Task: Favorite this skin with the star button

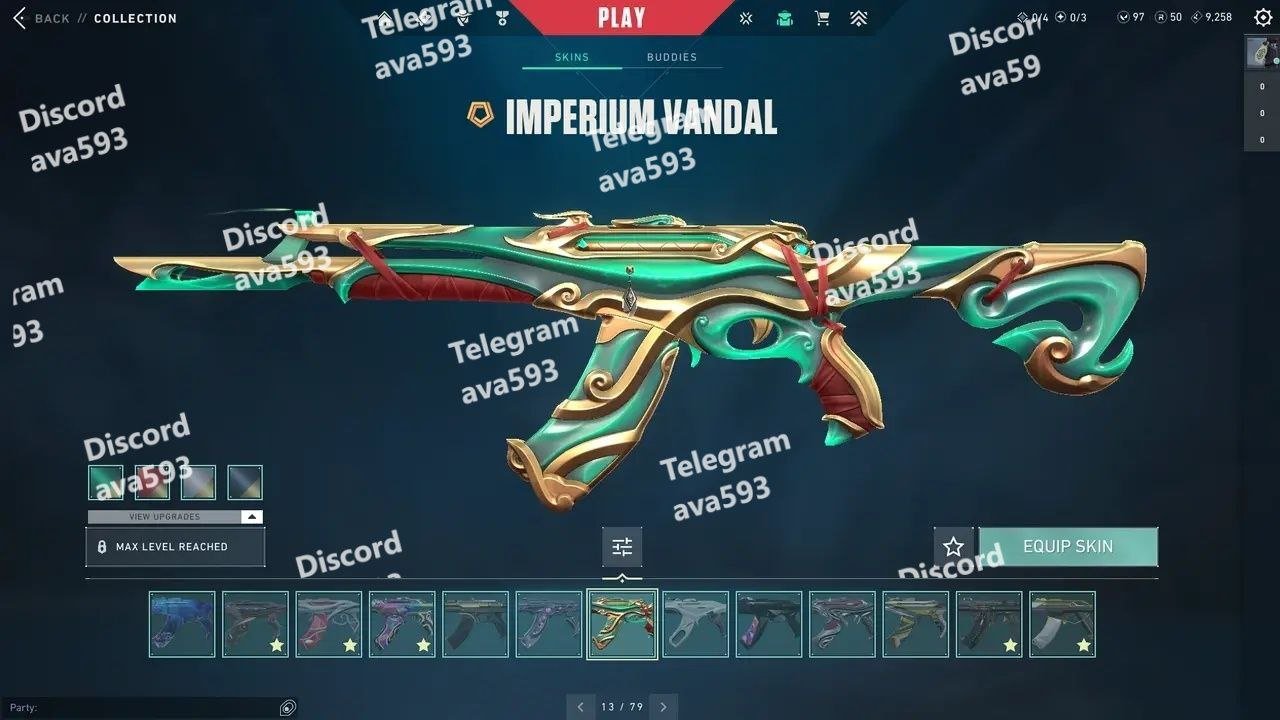Action: point(953,547)
